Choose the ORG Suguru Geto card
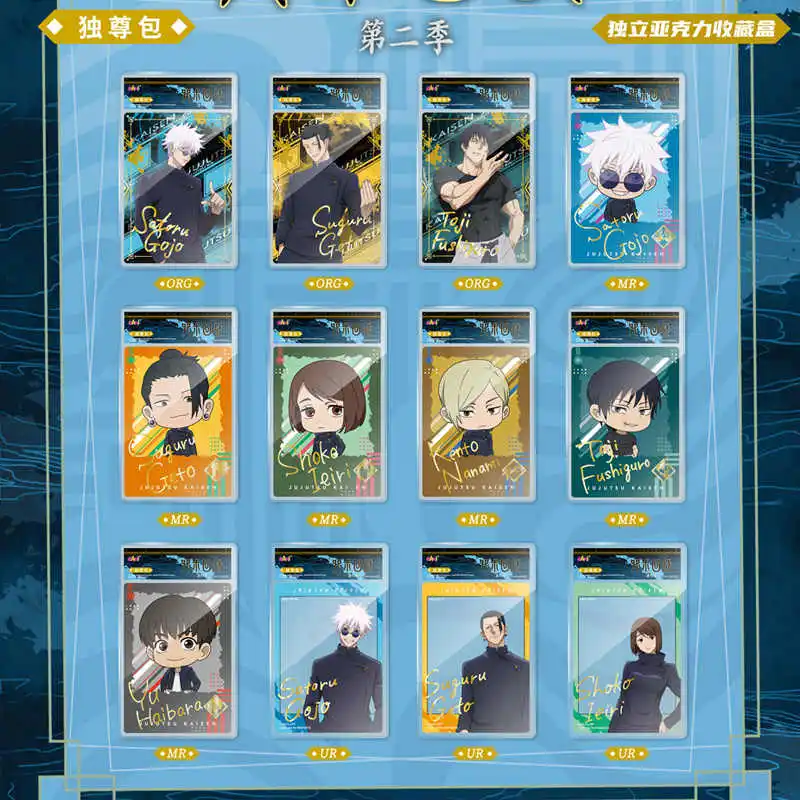The height and width of the screenshot is (800, 800). 328,171
